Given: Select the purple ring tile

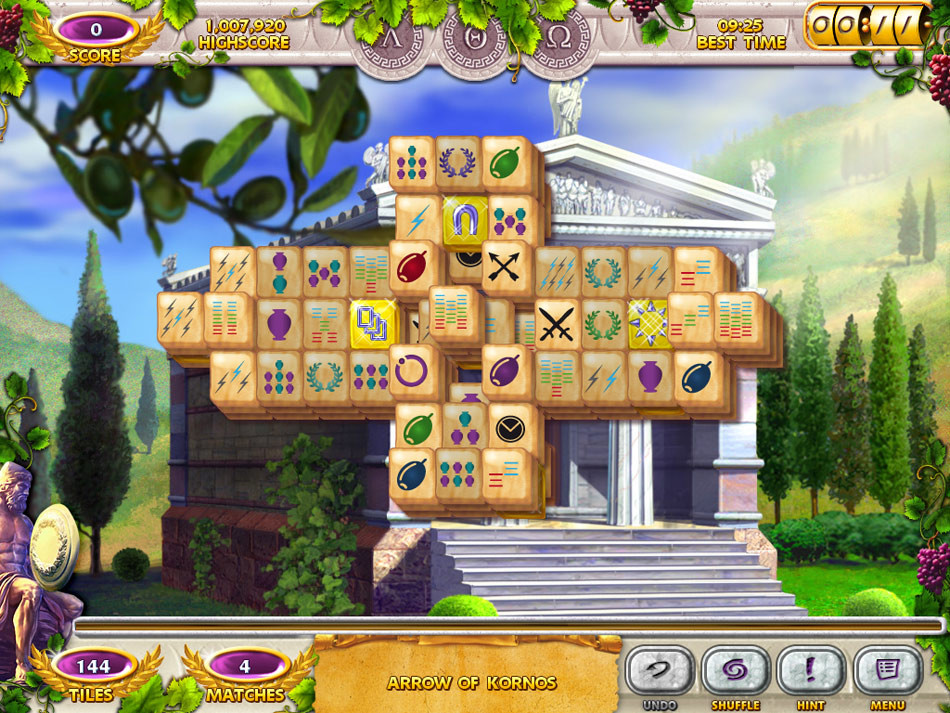Looking at the screenshot, I should point(412,370).
